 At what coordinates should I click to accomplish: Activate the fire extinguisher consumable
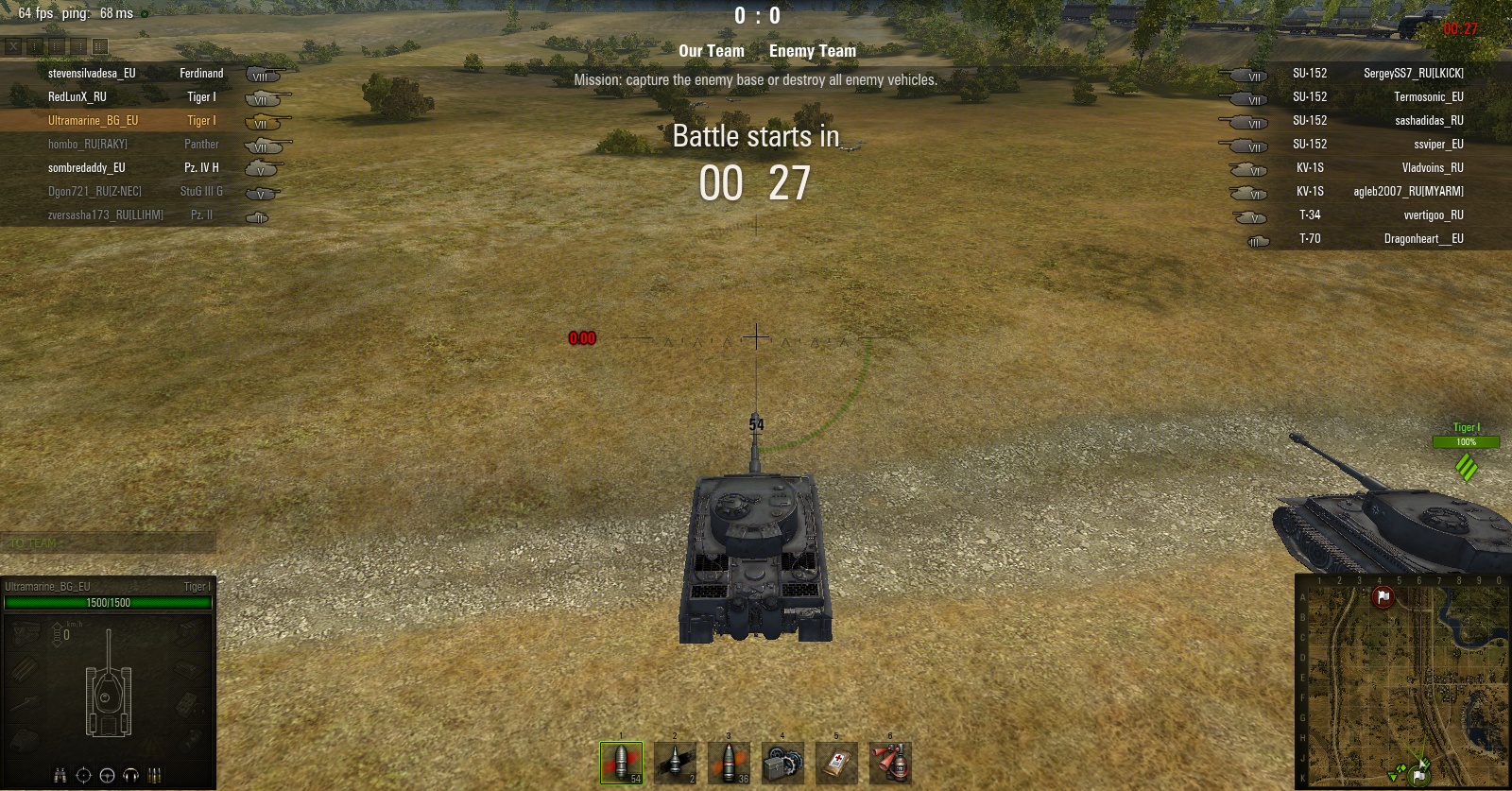pyautogui.click(x=890, y=763)
